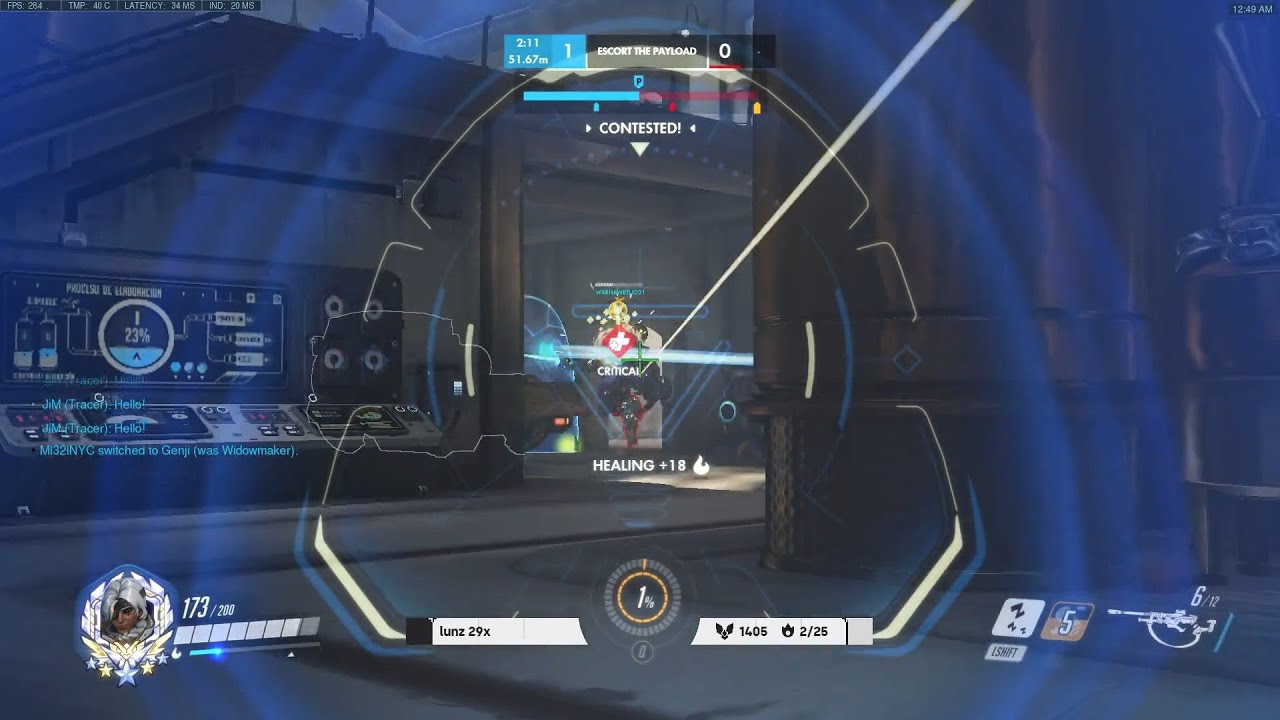Click Widowmaker's sniper rifle weapon icon
Image resolution: width=1280 pixels, height=720 pixels.
[x=1165, y=621]
